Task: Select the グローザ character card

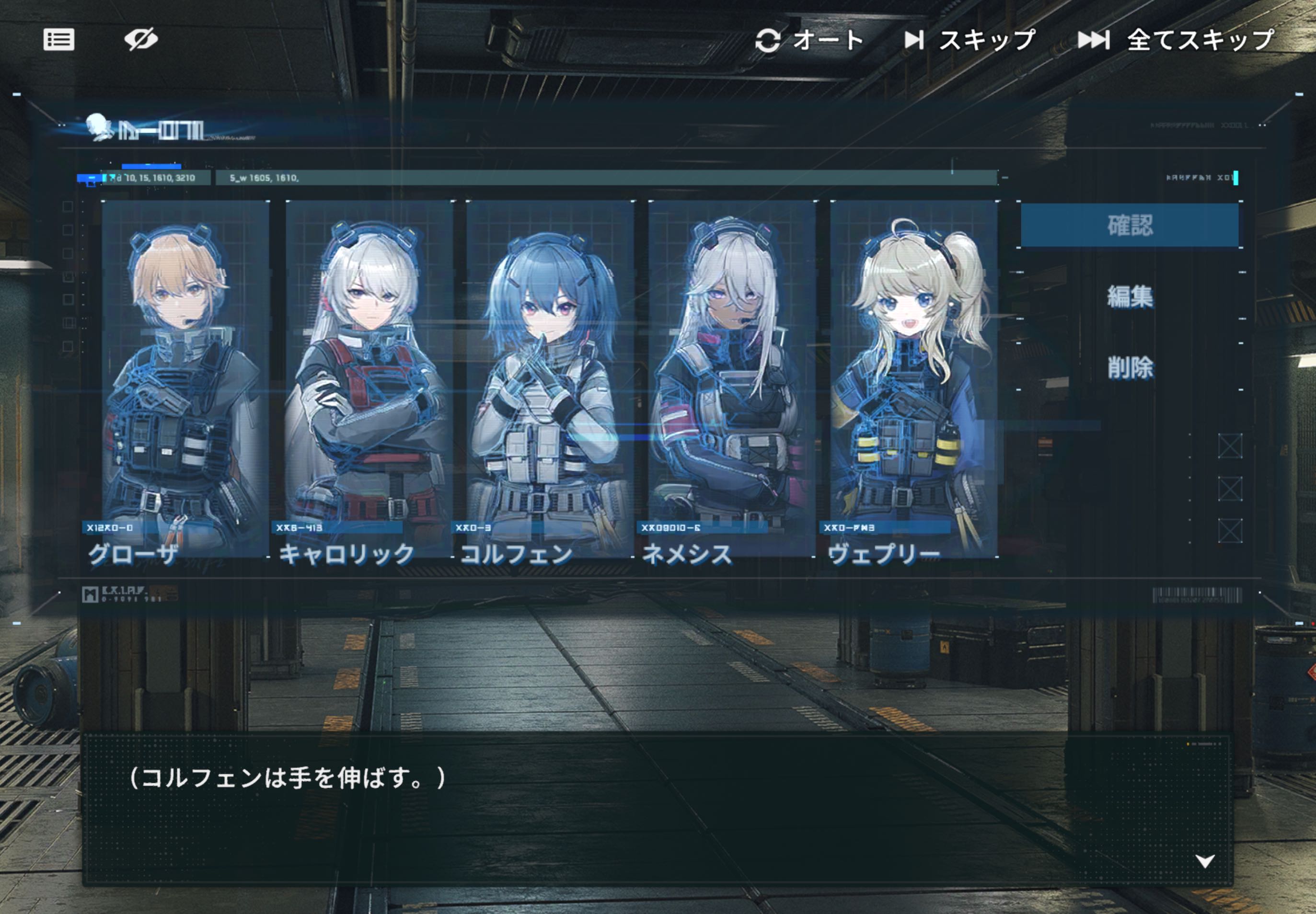Action: coord(185,378)
